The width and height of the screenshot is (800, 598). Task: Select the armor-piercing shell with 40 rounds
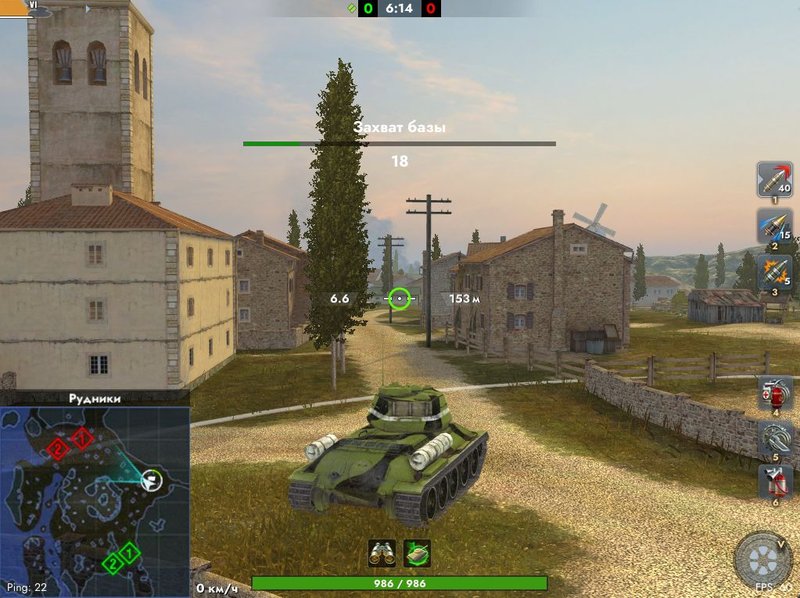(774, 179)
